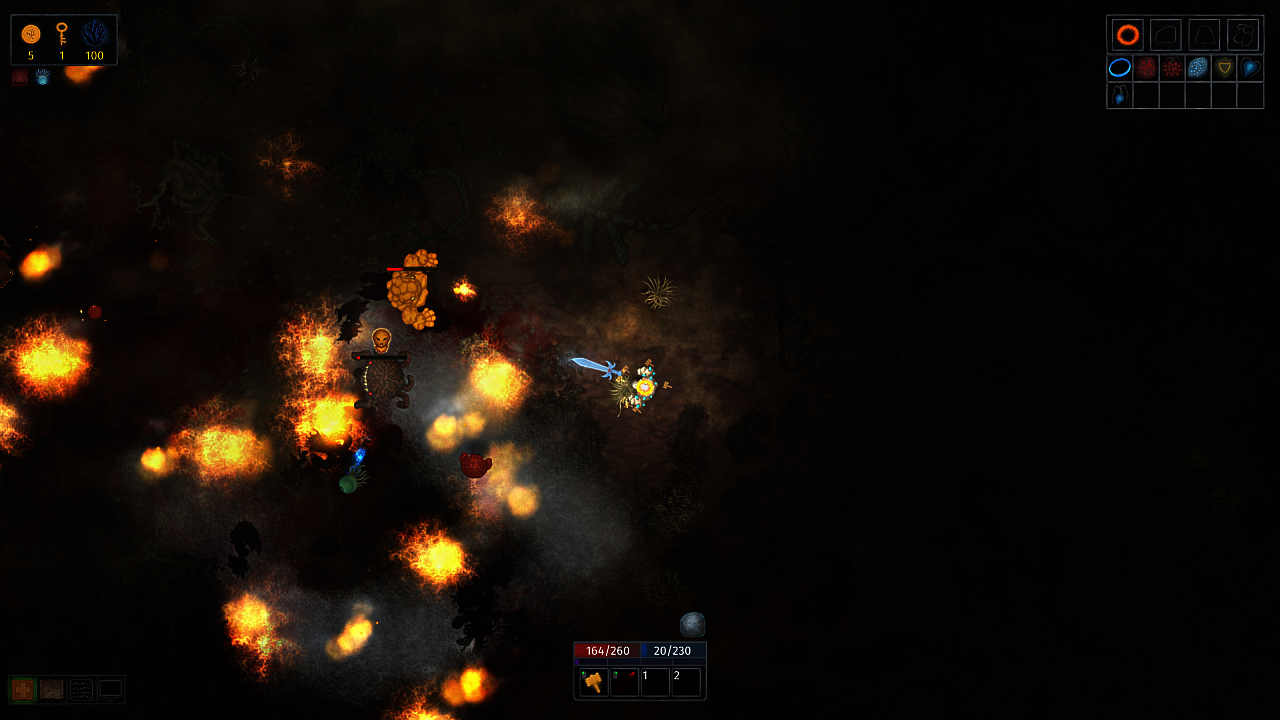Activate the golden hammer ability slot

594,681
